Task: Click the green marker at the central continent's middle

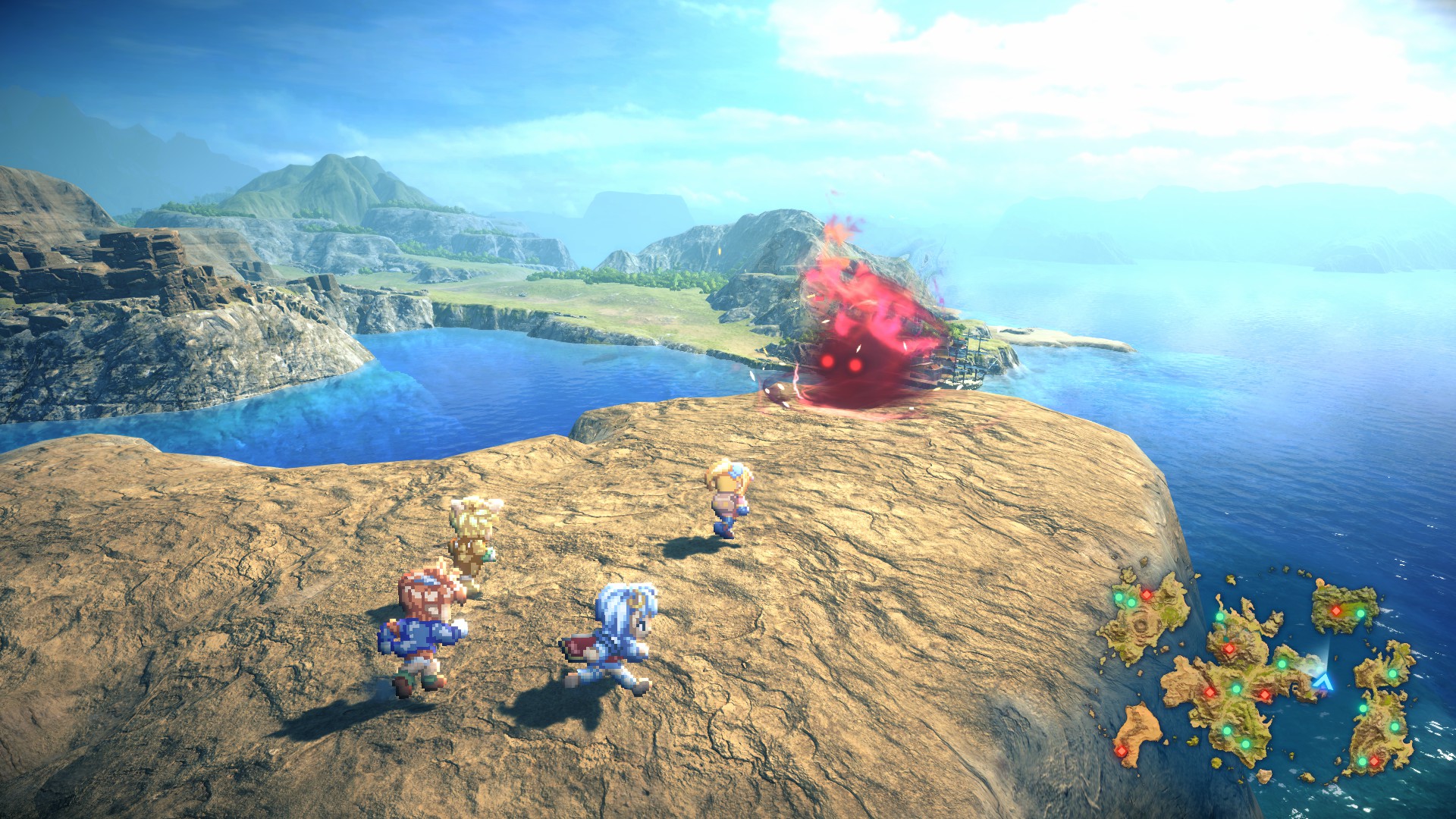Action: (x=1237, y=689)
